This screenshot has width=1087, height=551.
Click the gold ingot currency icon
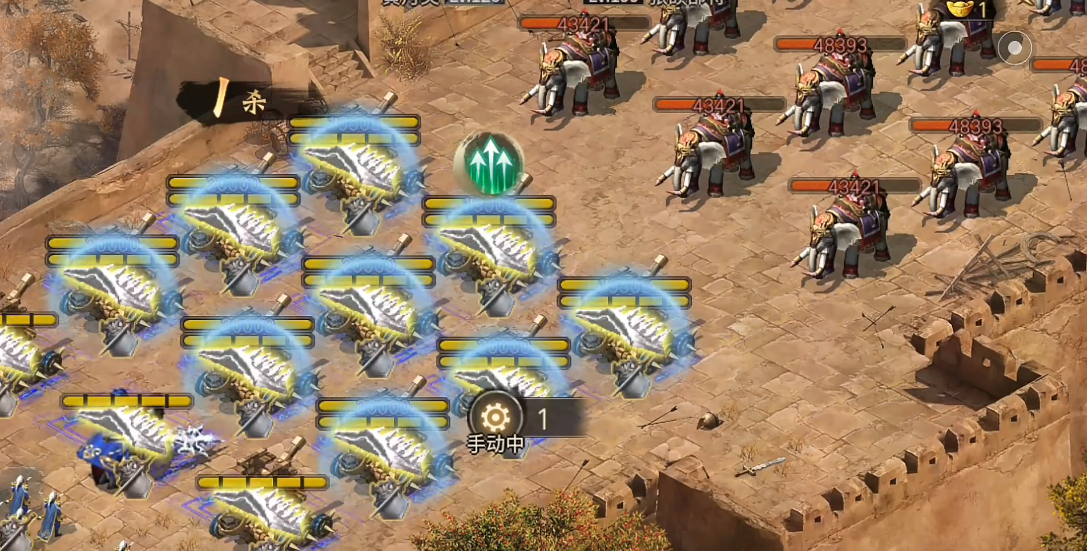959,8
